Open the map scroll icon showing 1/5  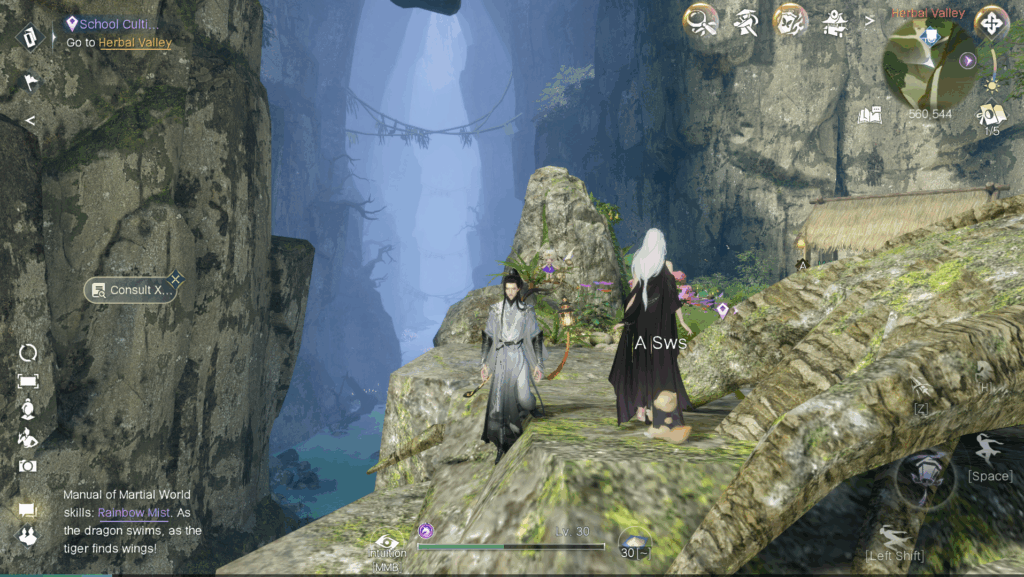992,115
